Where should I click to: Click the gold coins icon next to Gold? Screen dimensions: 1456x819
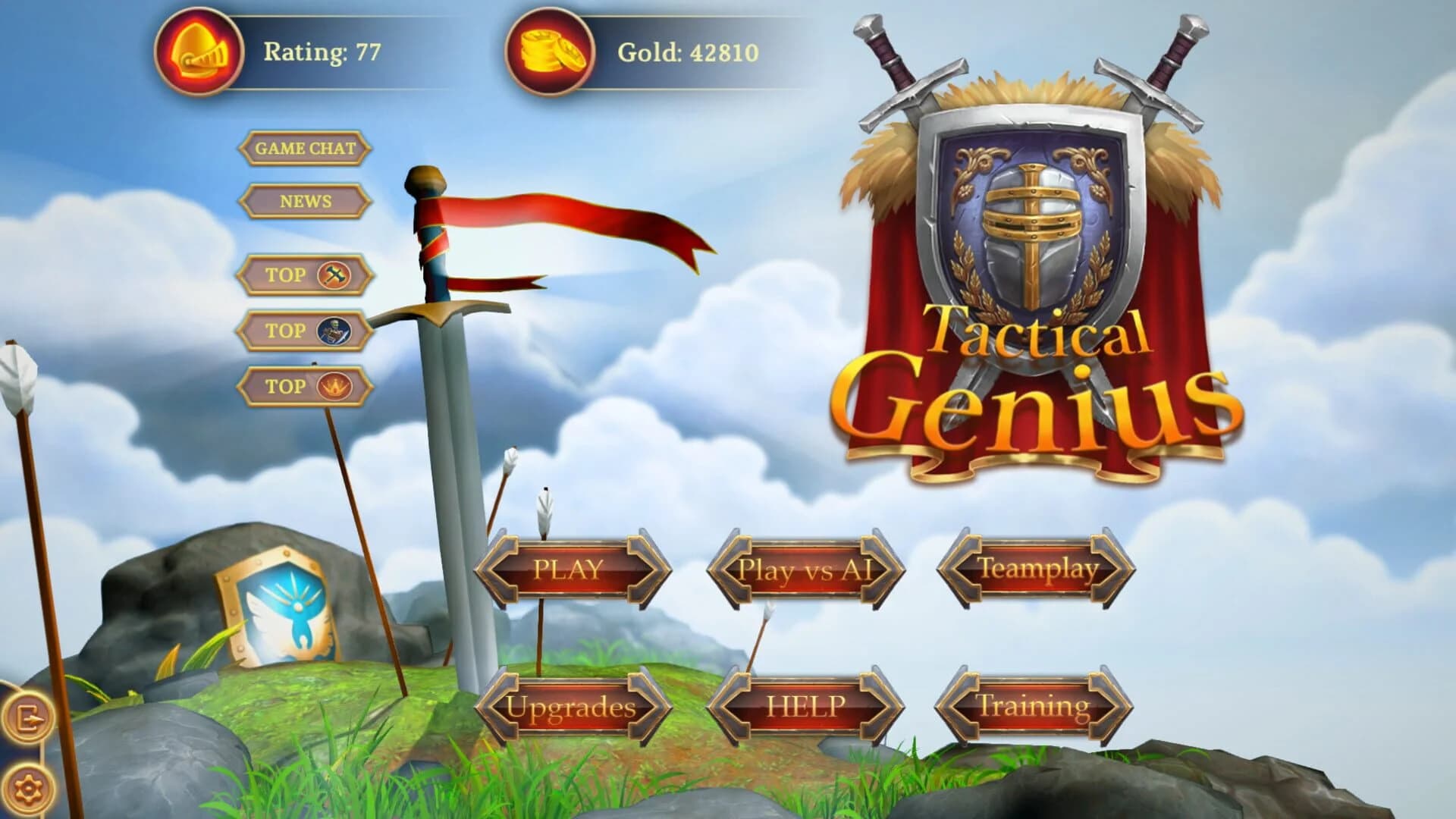coord(550,52)
